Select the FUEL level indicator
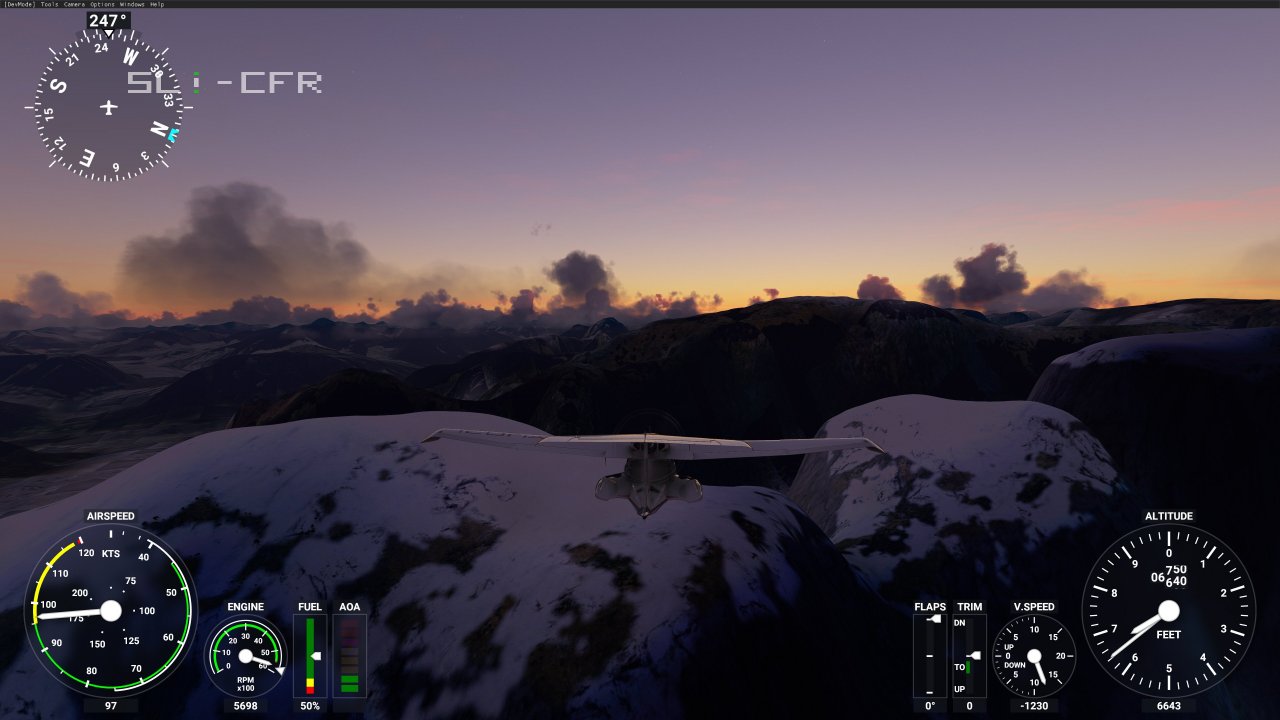 [x=309, y=655]
